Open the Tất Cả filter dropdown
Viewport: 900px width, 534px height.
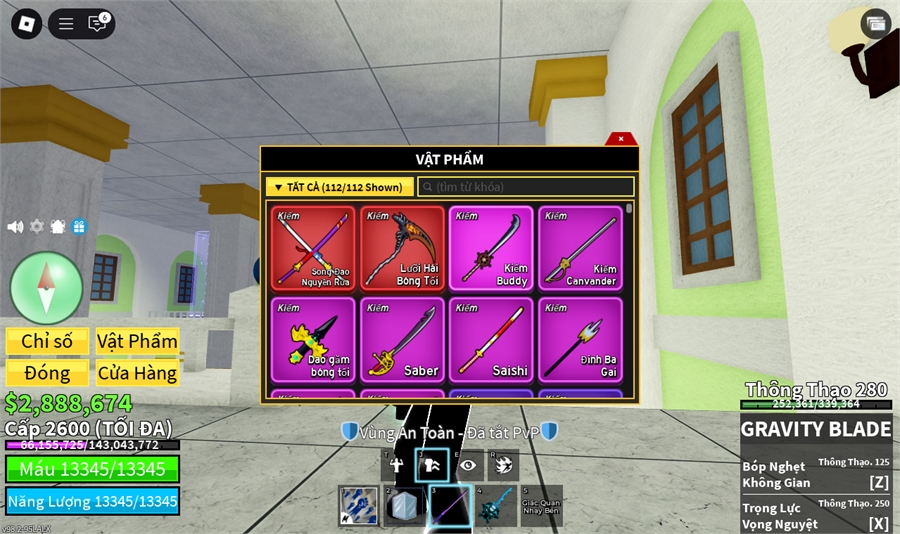pyautogui.click(x=339, y=187)
